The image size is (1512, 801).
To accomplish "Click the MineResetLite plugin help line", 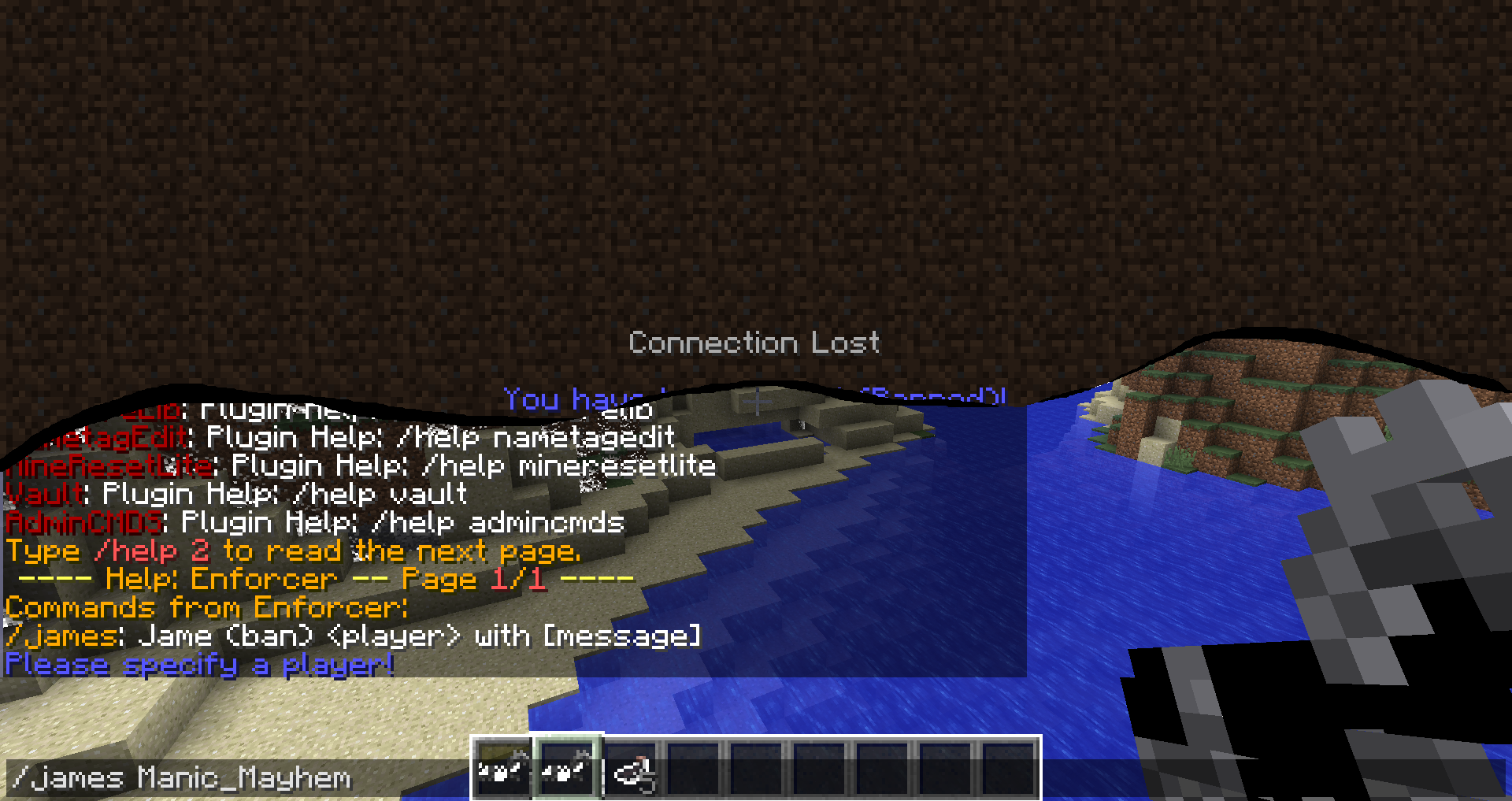I will [110, 465].
